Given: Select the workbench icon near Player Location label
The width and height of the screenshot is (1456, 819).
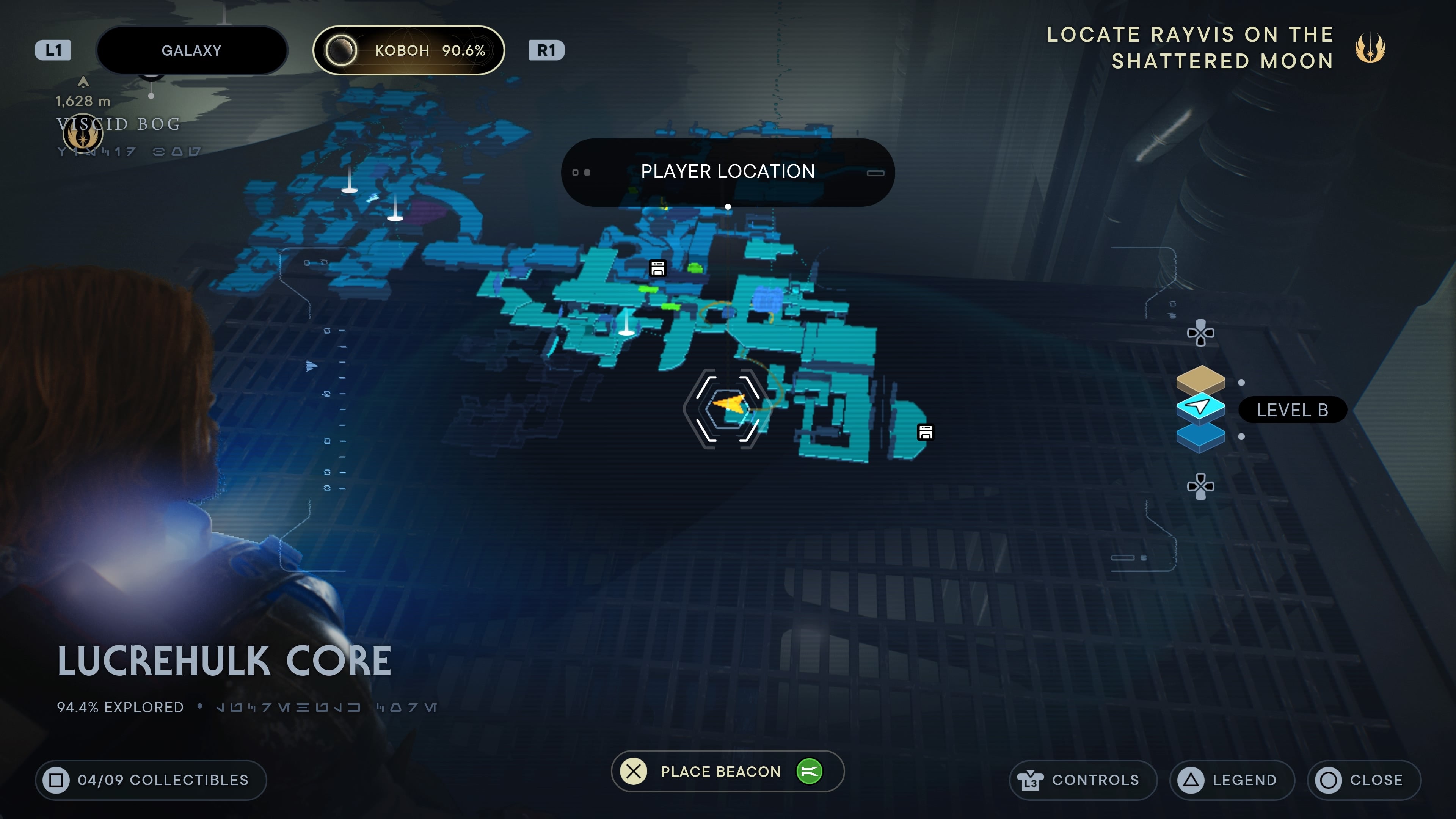Looking at the screenshot, I should click(x=658, y=268).
